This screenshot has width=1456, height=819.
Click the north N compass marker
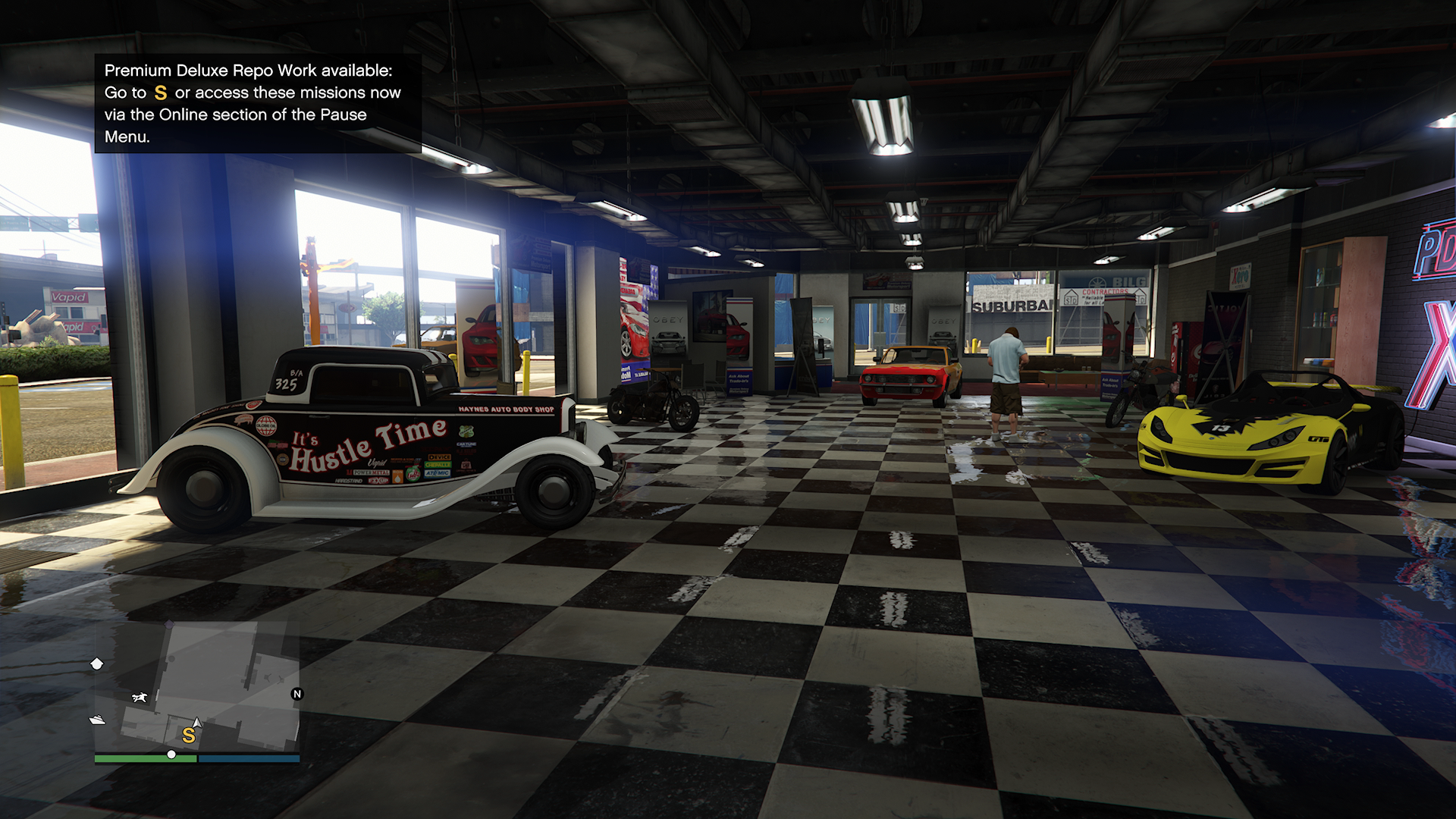[x=297, y=694]
